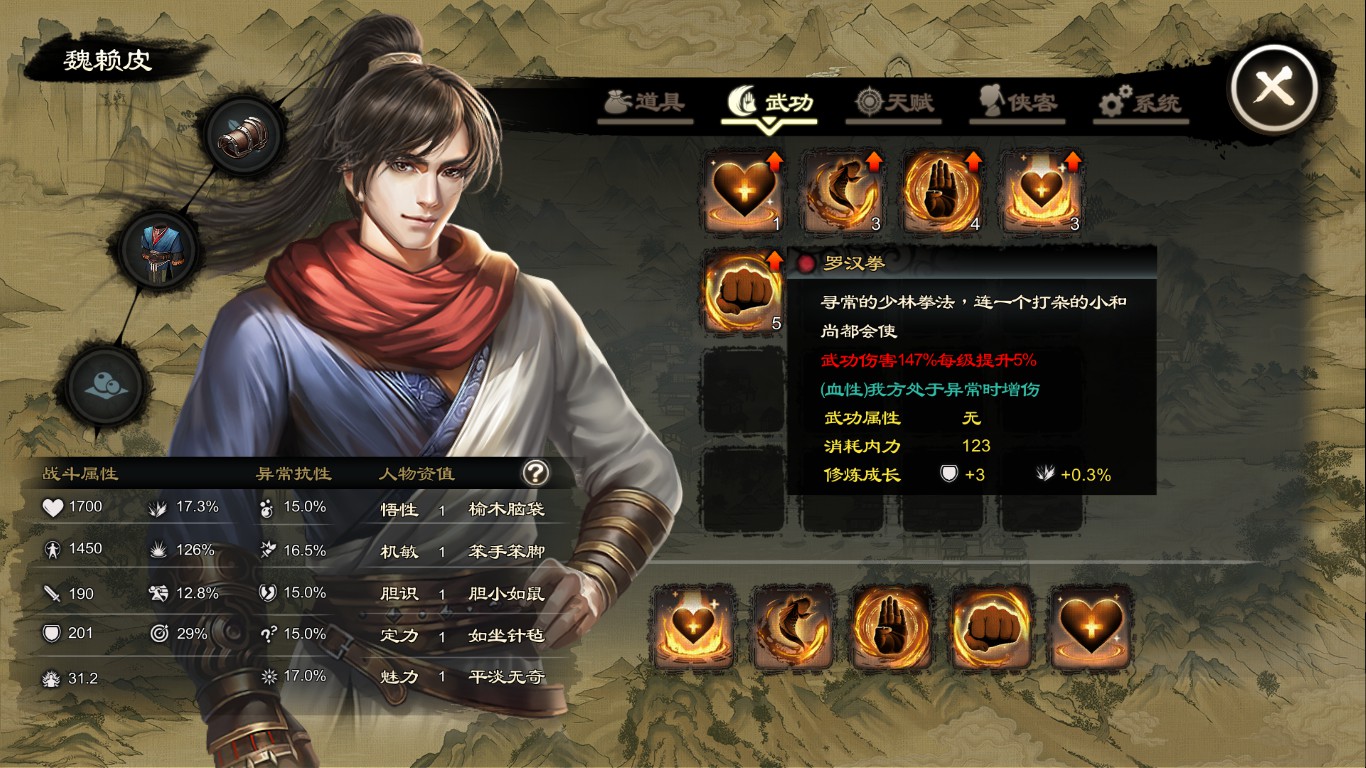Switch to the 侠客 tab
1366x768 pixels.
click(x=1017, y=101)
